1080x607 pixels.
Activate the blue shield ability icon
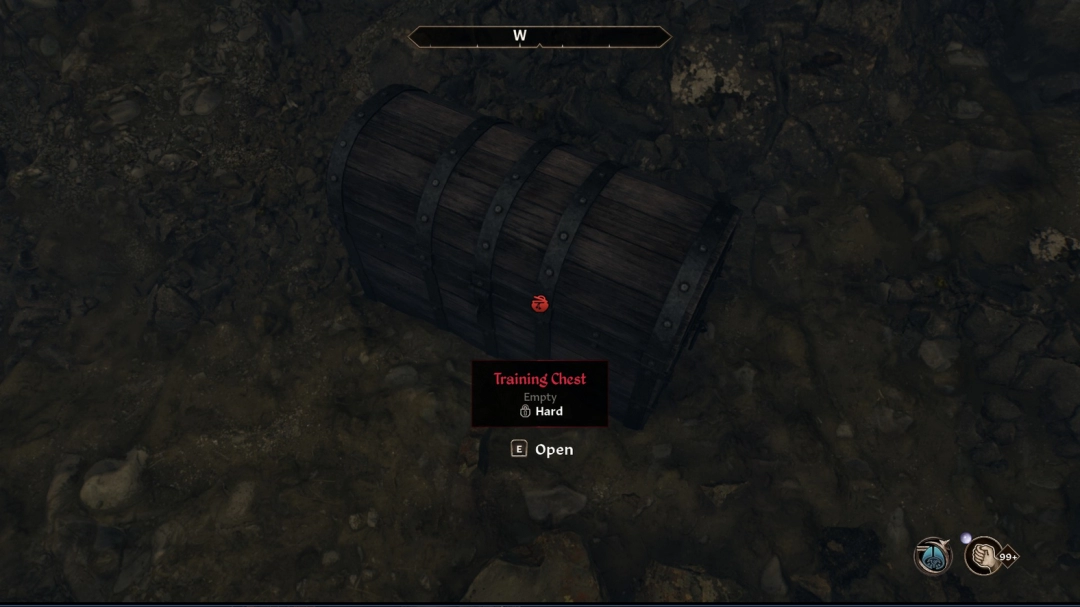pos(933,556)
